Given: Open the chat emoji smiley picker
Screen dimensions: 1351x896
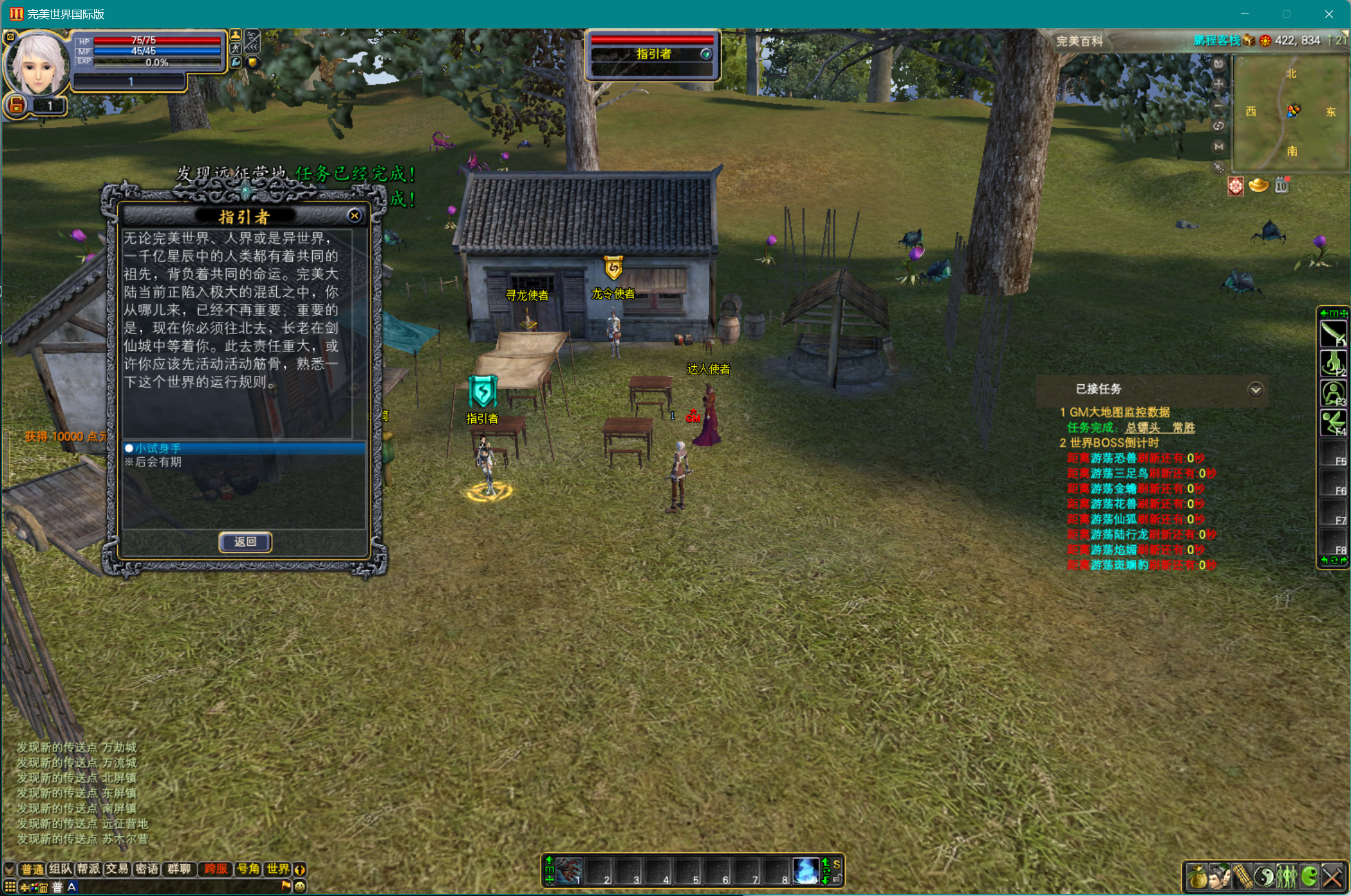Looking at the screenshot, I should pyautogui.click(x=299, y=886).
